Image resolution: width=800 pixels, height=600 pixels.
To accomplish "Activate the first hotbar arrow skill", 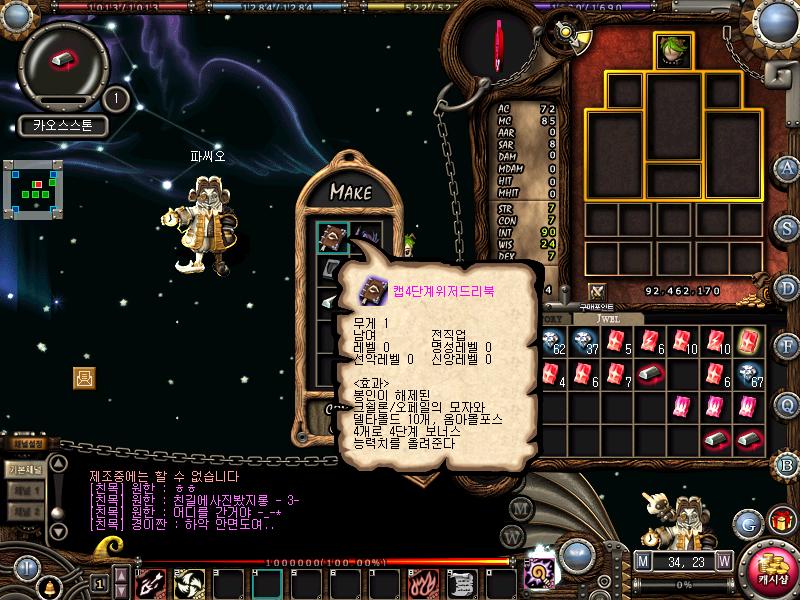I will coord(150,581).
